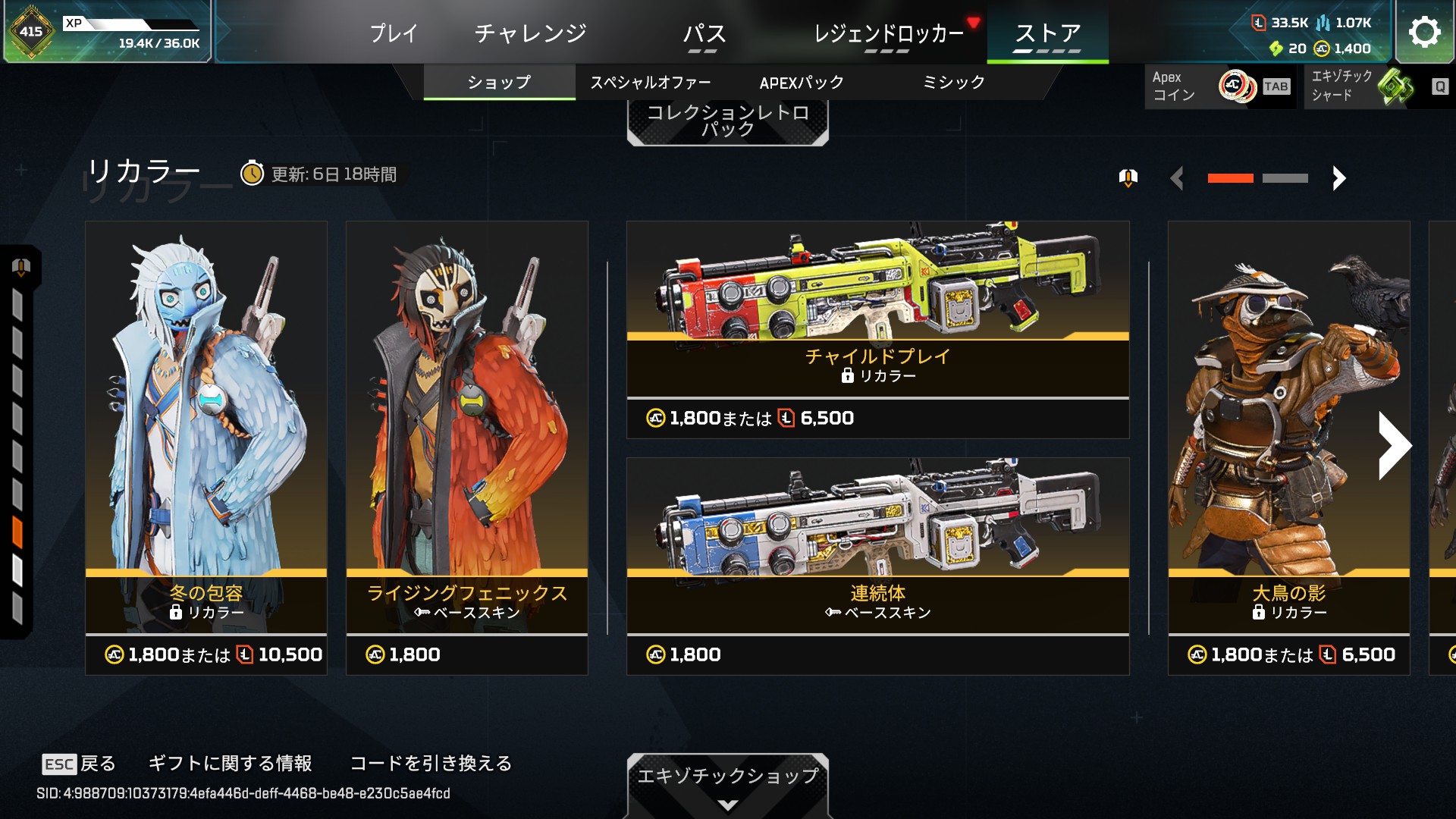Jump down to エキゾチックショップ
The height and width of the screenshot is (819, 1456).
tap(727, 784)
